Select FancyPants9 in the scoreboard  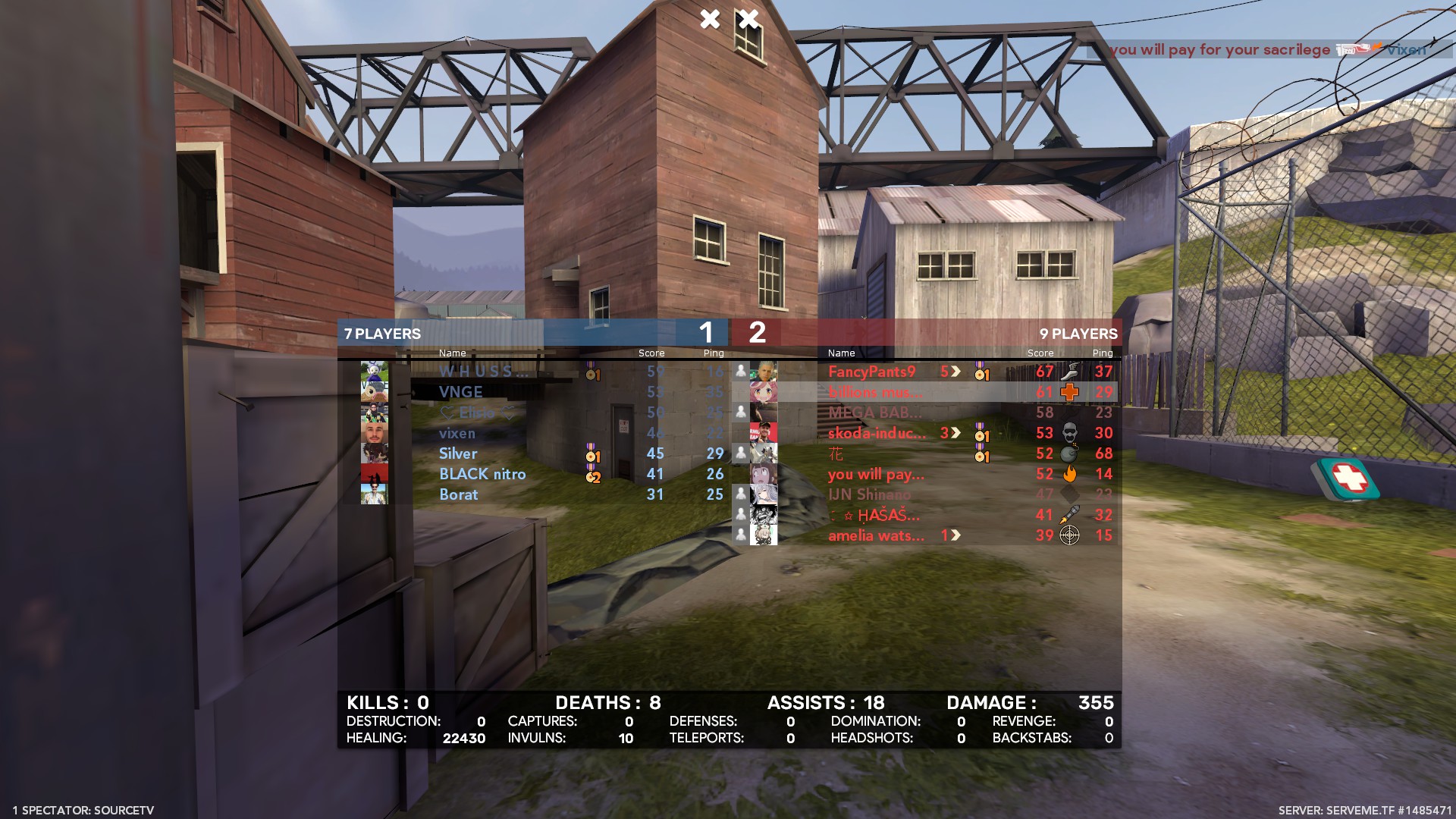pyautogui.click(x=872, y=372)
